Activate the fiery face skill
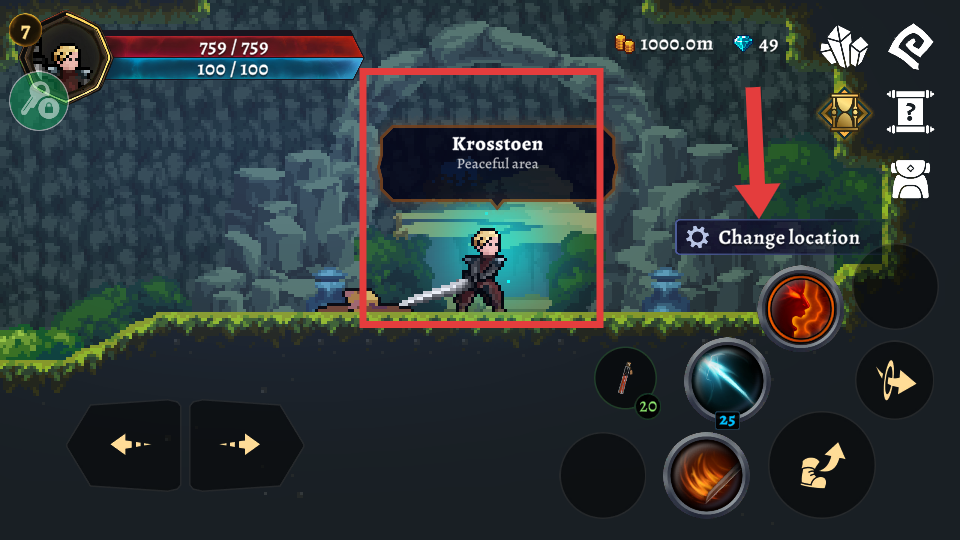This screenshot has height=540, width=960. [x=800, y=308]
